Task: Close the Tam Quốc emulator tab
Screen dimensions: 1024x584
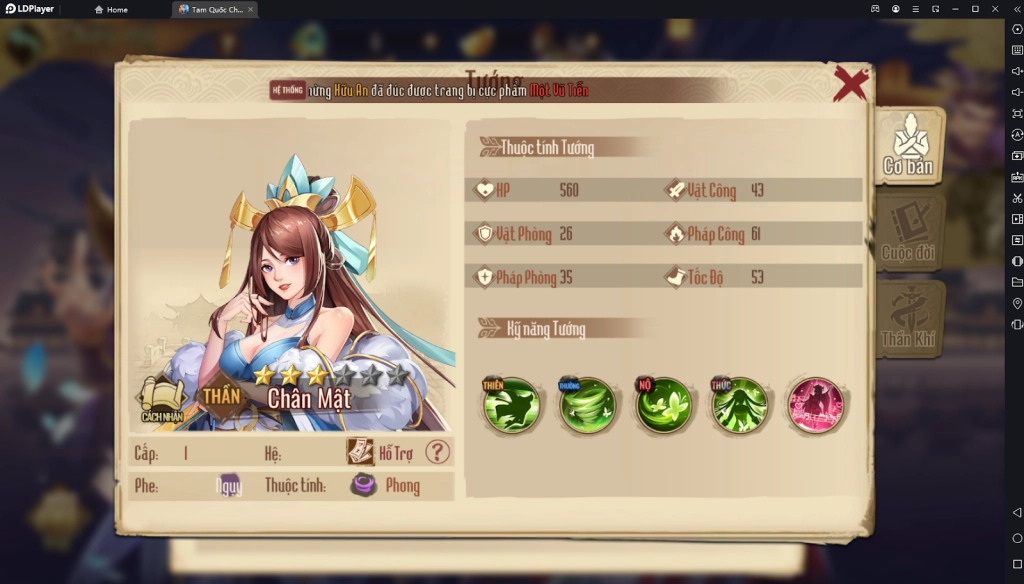Action: pyautogui.click(x=250, y=9)
